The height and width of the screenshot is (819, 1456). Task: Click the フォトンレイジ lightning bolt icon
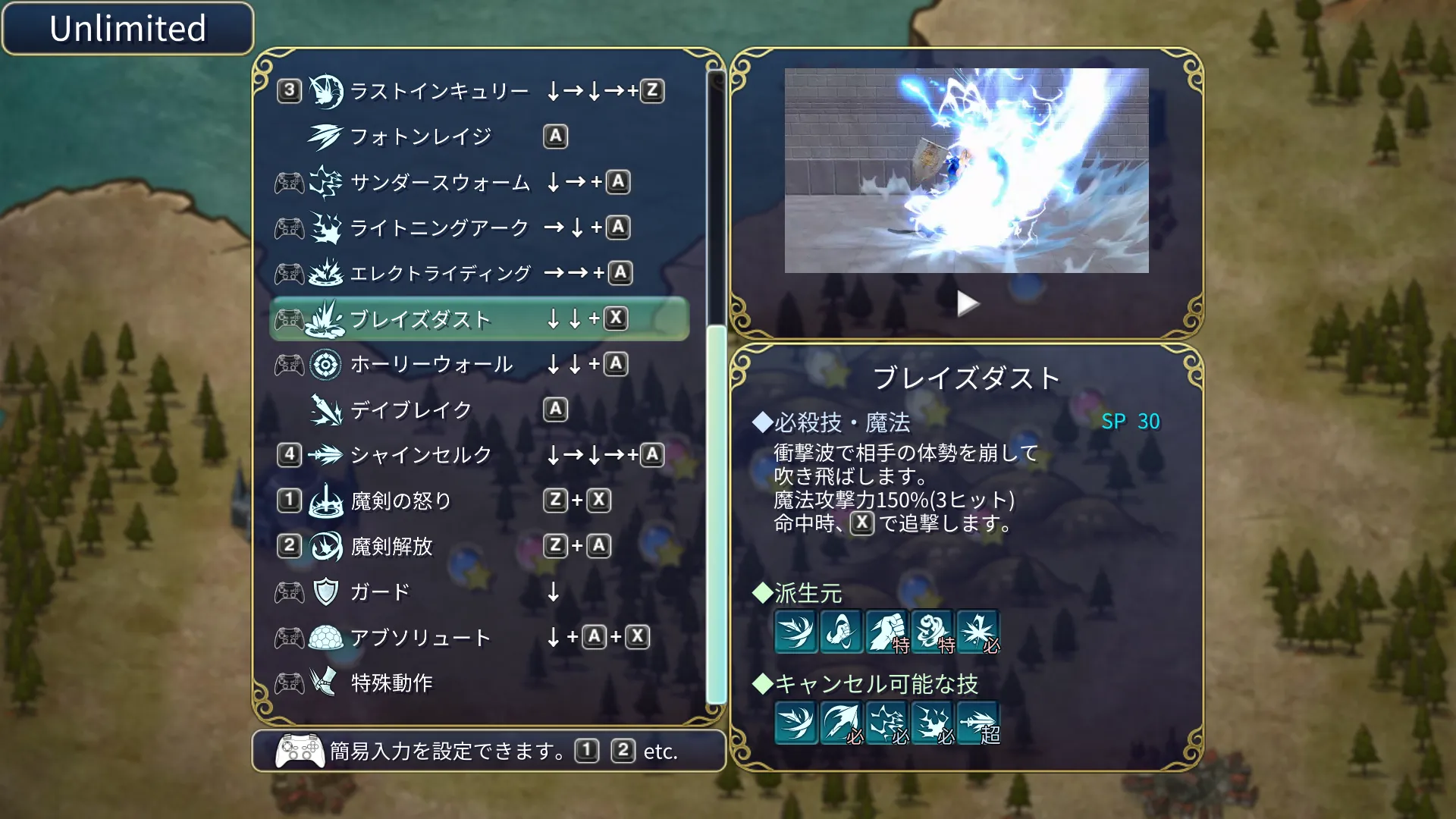[x=325, y=136]
